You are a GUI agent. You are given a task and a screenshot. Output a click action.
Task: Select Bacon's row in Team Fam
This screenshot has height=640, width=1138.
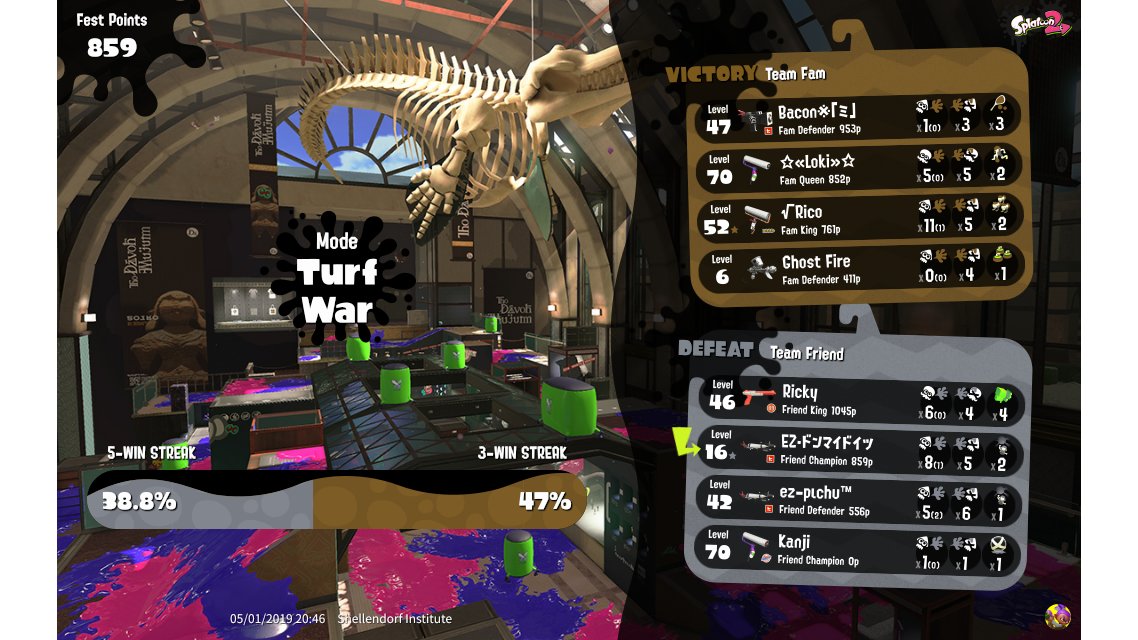pos(858,119)
